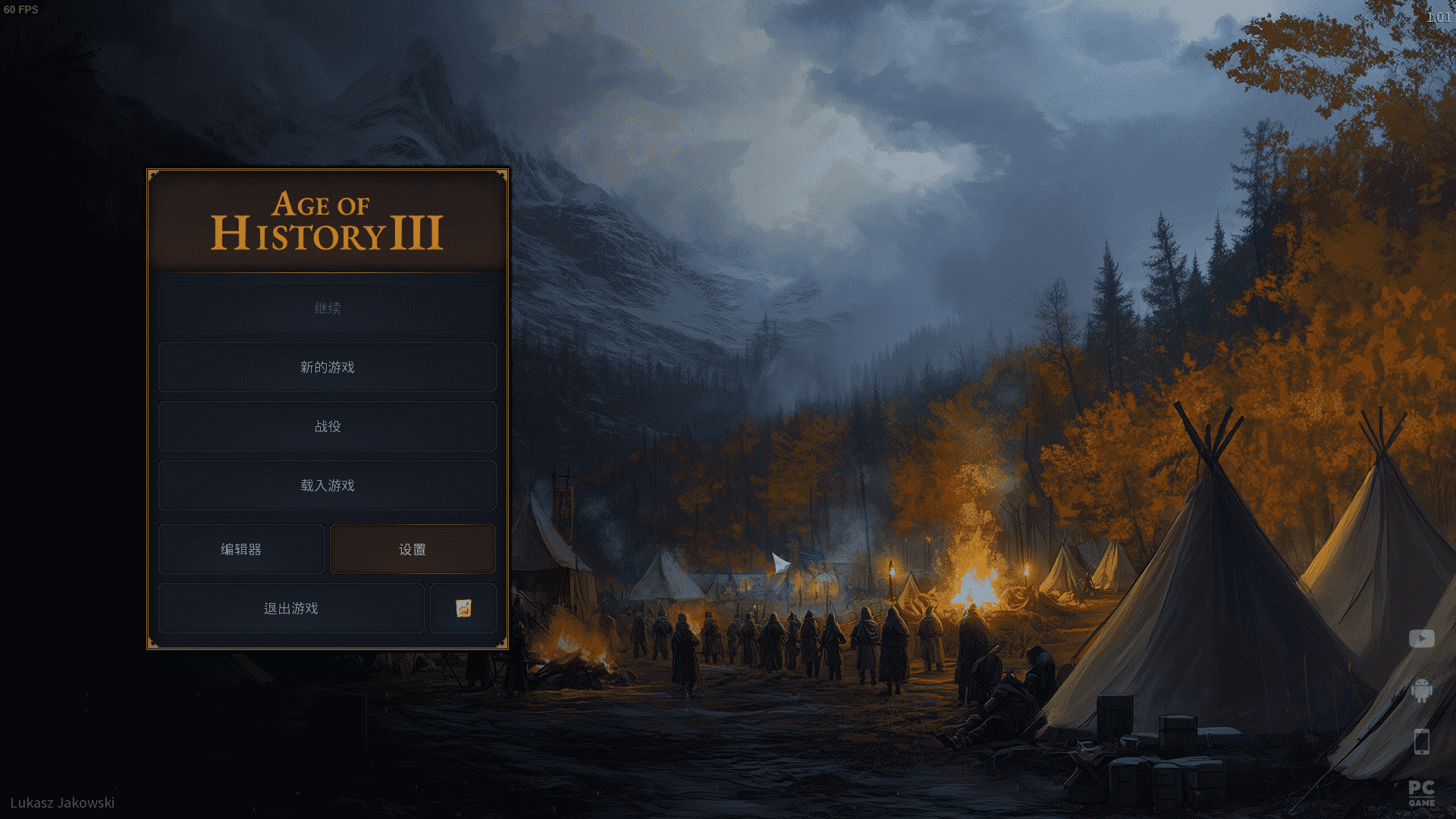Choose Load Game (载入游戏)
This screenshot has width=1456, height=819.
click(328, 485)
